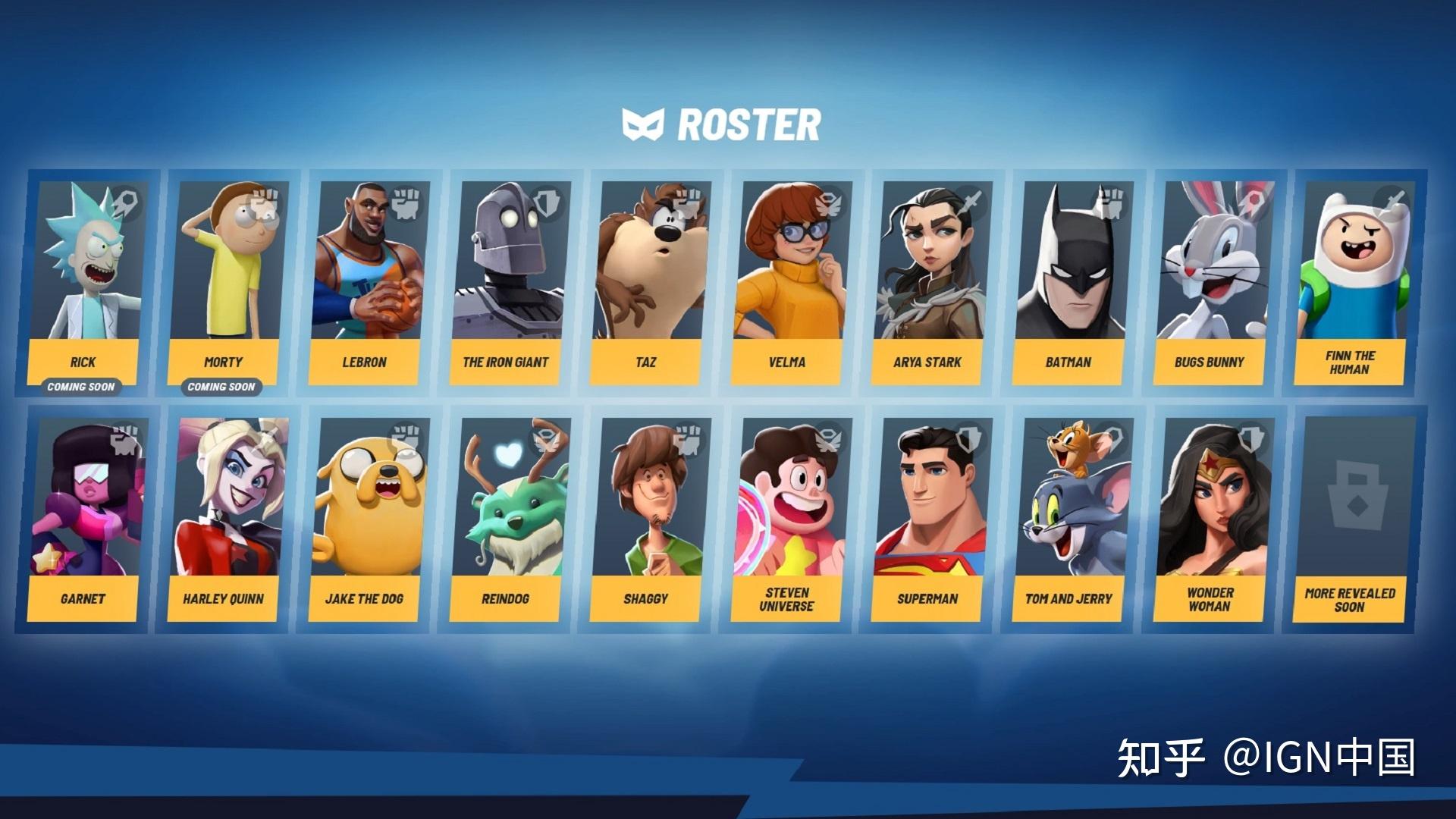Screen dimensions: 1456x819
Task: Select Harley Quinn from the roster
Action: (x=224, y=519)
